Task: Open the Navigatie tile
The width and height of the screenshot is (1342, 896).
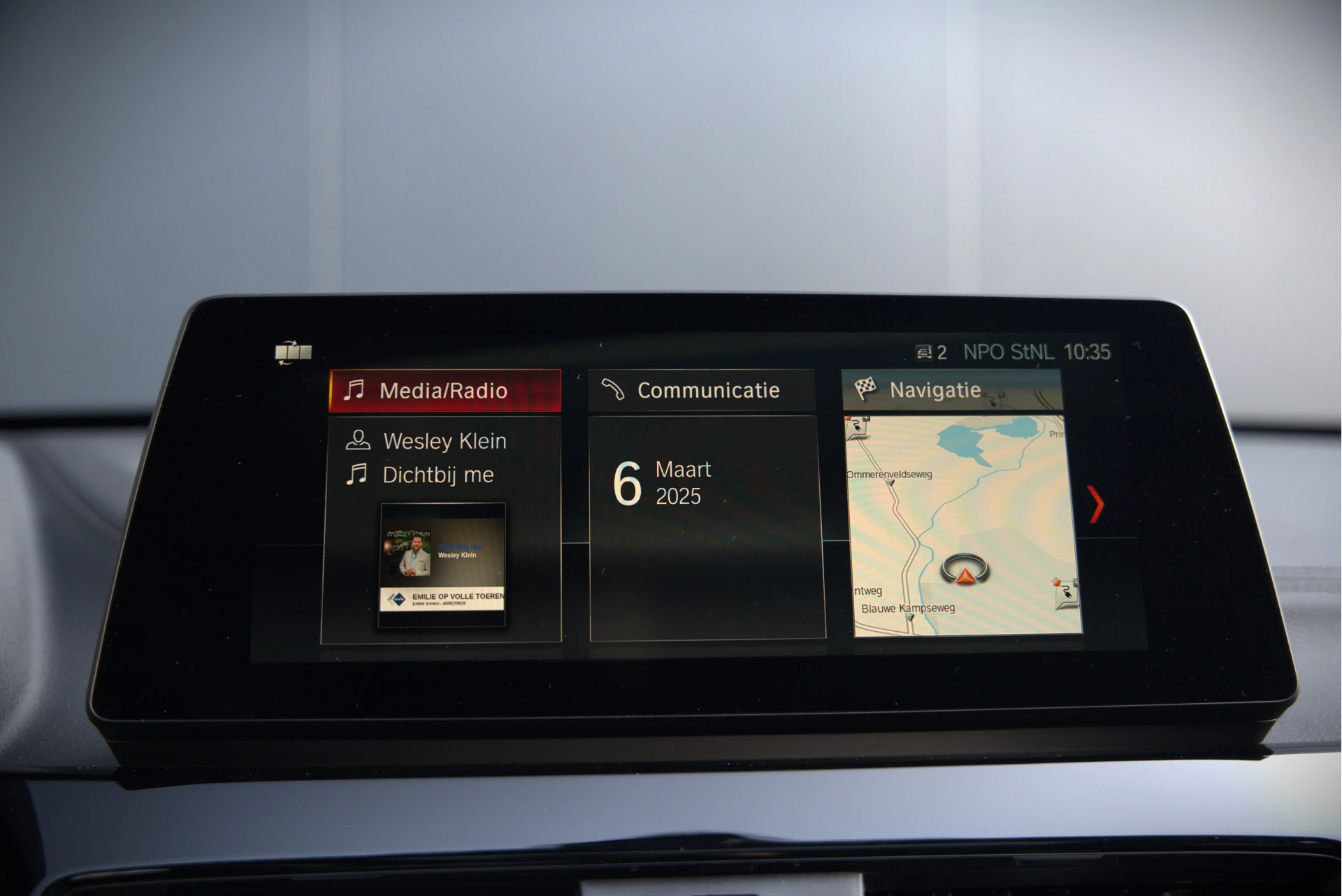Action: (937, 389)
